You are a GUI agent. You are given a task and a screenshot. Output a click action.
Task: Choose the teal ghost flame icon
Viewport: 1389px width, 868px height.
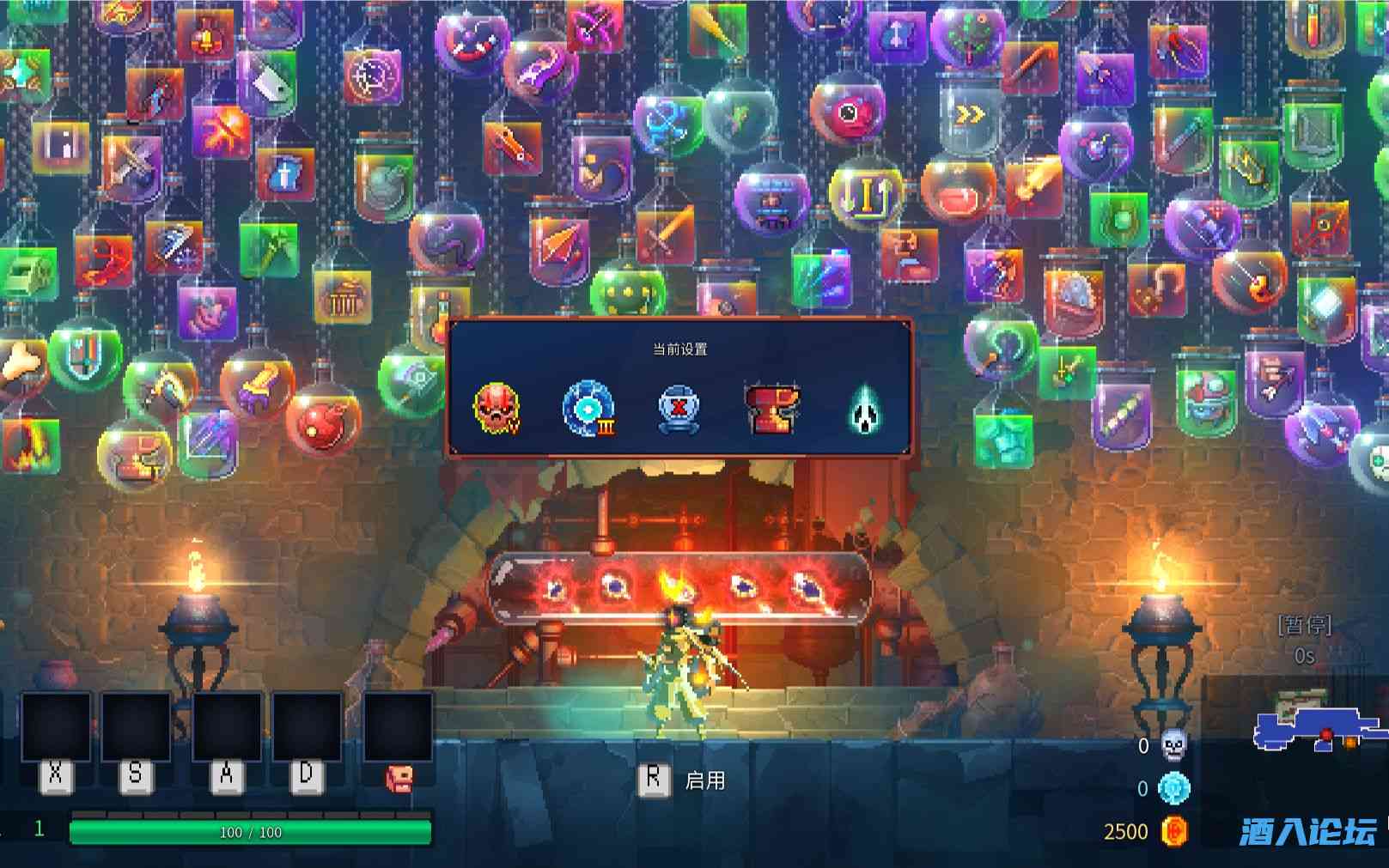click(863, 410)
